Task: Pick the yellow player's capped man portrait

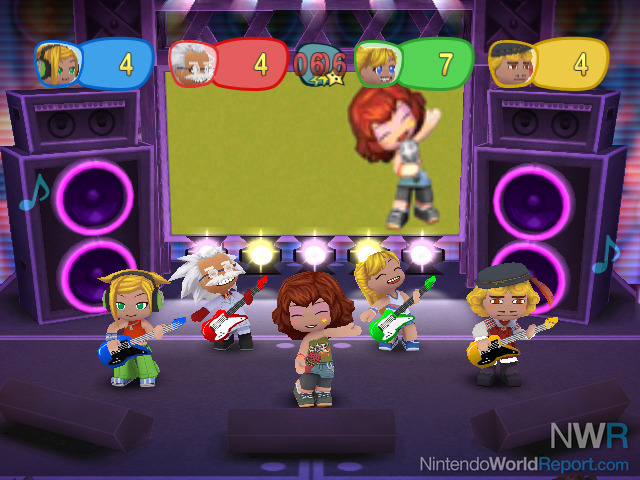Action: click(x=510, y=63)
